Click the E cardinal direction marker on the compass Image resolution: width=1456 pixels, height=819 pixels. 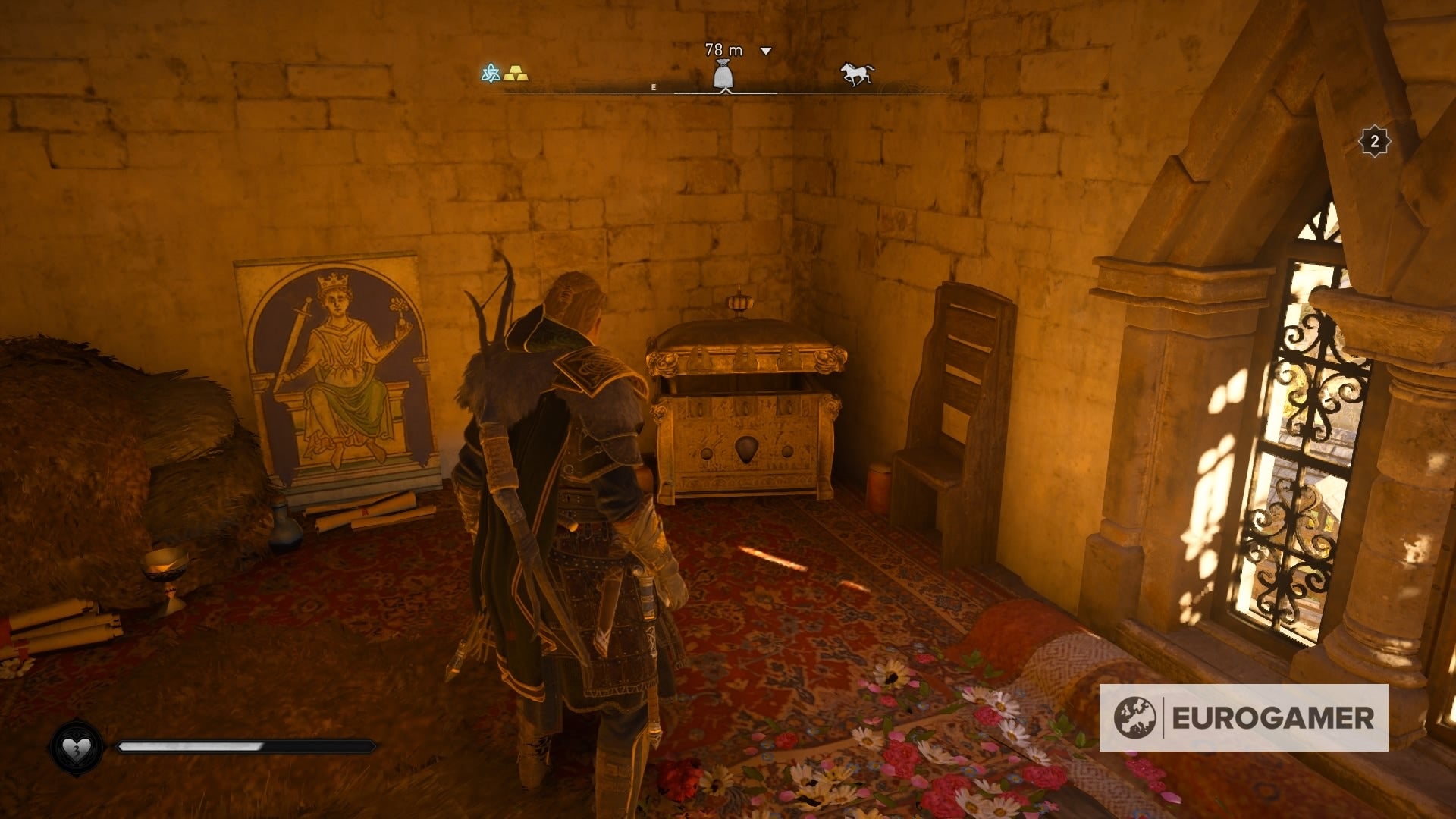(x=654, y=86)
